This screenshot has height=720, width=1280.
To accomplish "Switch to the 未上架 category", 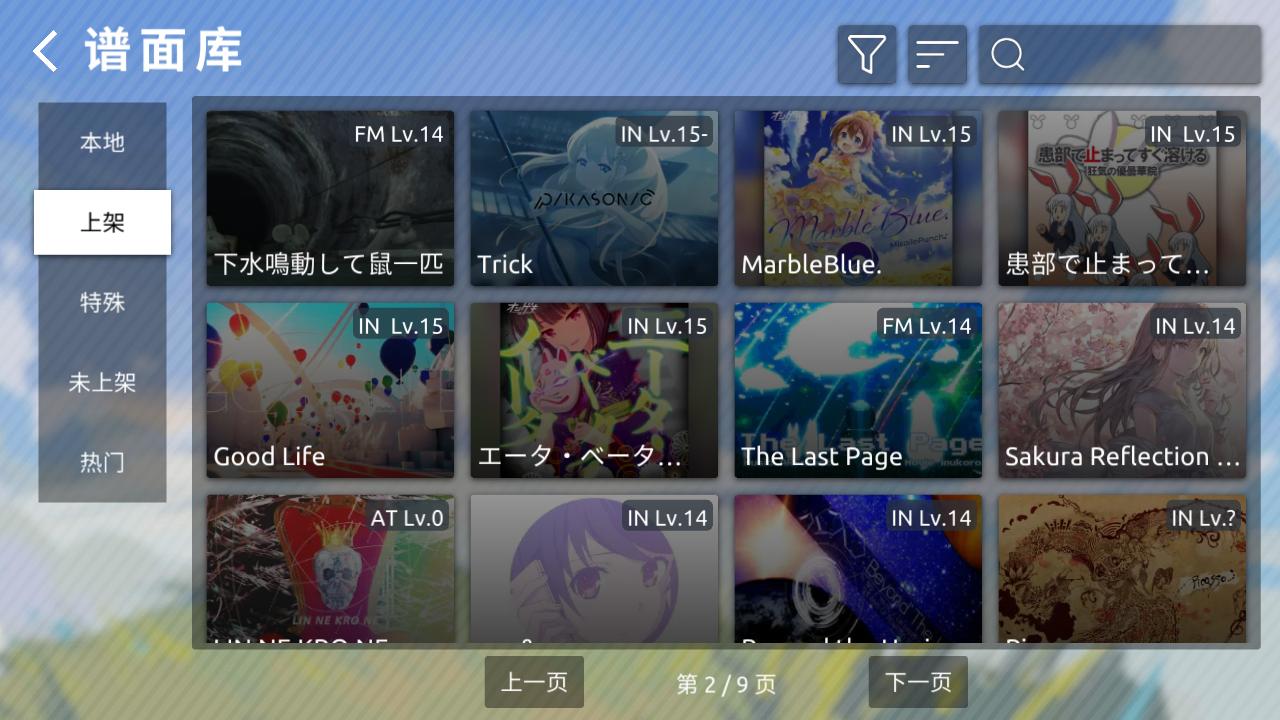I will 102,383.
